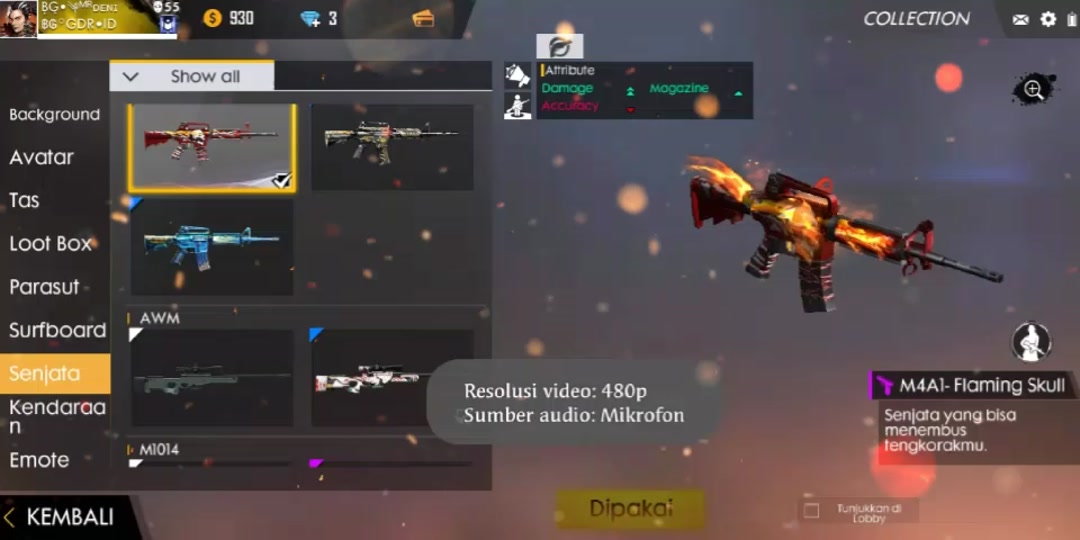Choose the Emote category
1080x540 pixels.
[x=39, y=460]
